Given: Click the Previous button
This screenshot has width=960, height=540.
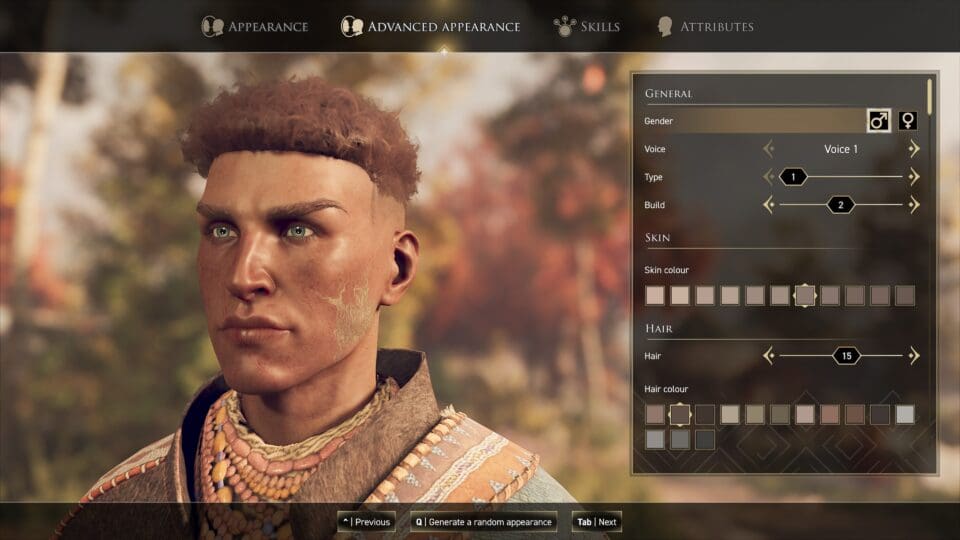Looking at the screenshot, I should [366, 522].
